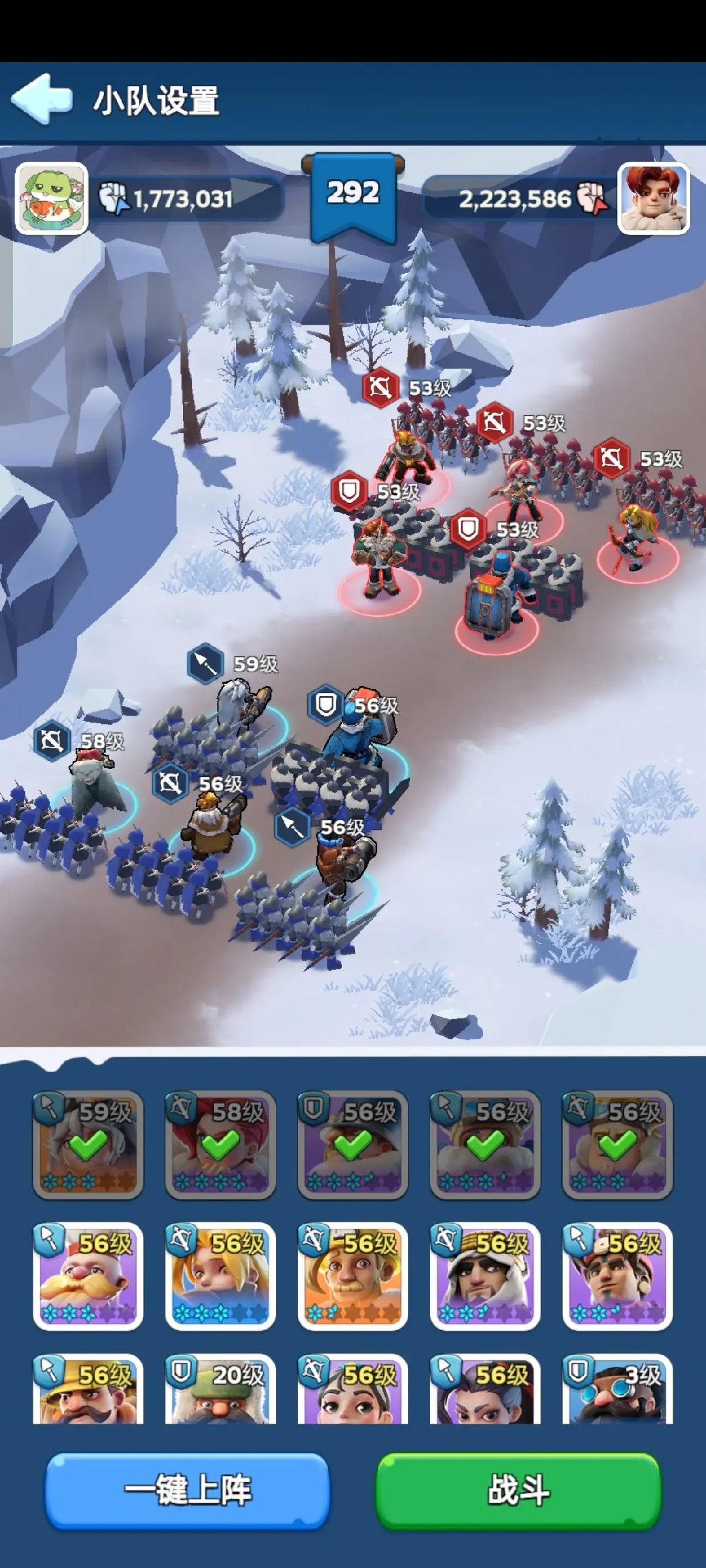
Task: Select the orange-background straw hat hero card
Action: click(353, 1276)
